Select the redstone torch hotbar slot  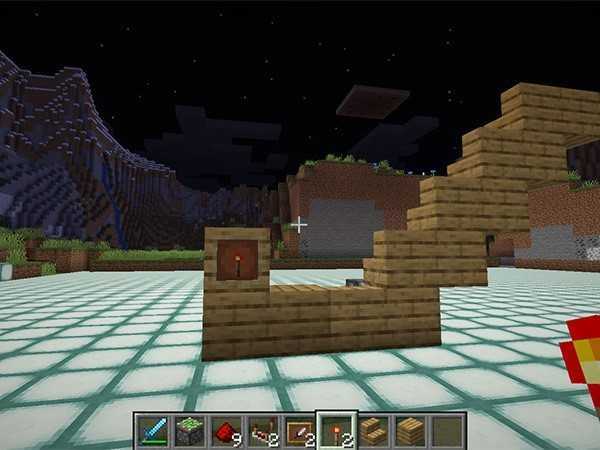(x=336, y=430)
